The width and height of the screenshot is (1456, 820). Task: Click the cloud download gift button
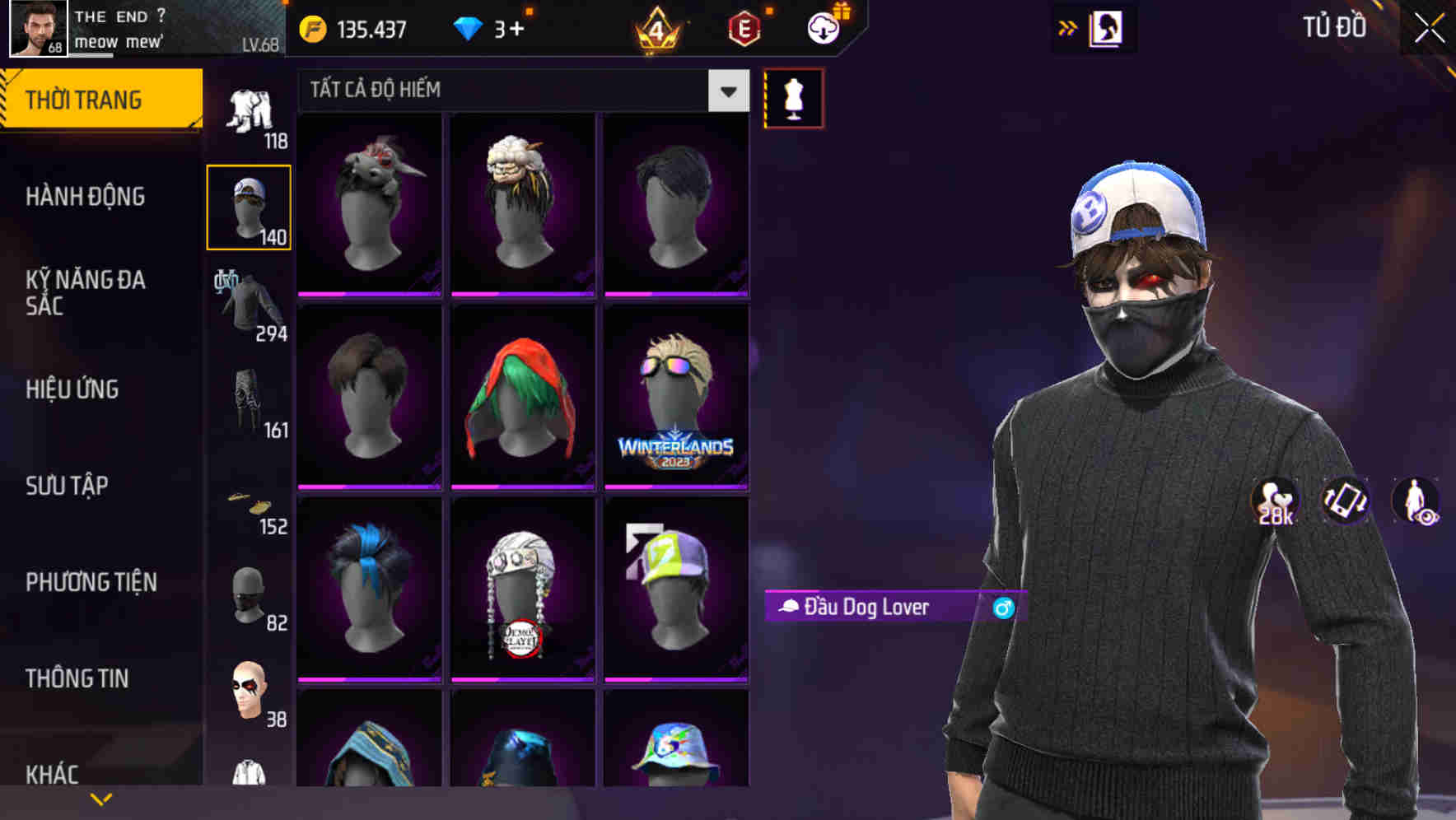823,27
